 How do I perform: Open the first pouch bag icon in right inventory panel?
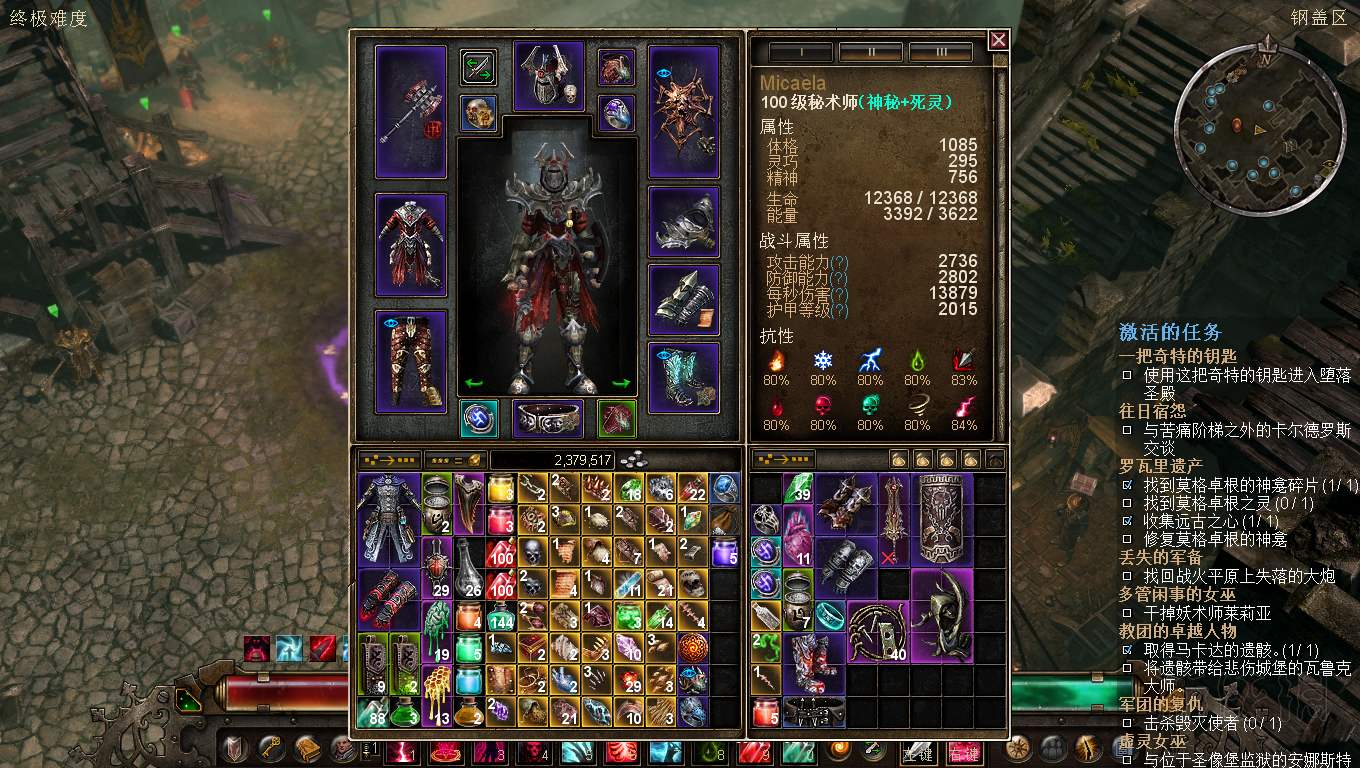click(x=899, y=459)
